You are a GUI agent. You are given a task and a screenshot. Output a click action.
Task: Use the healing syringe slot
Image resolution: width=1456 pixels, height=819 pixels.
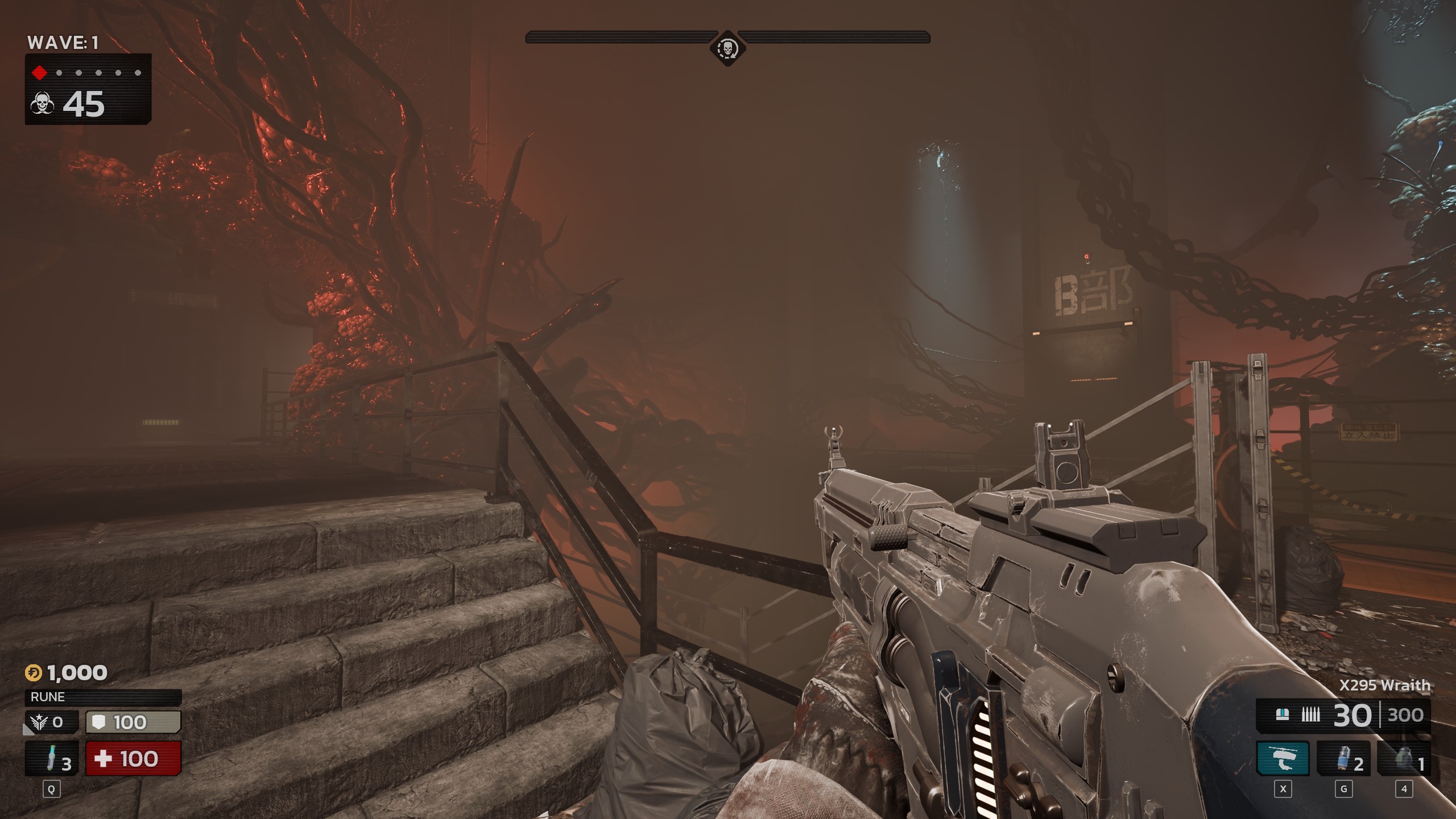[52, 758]
